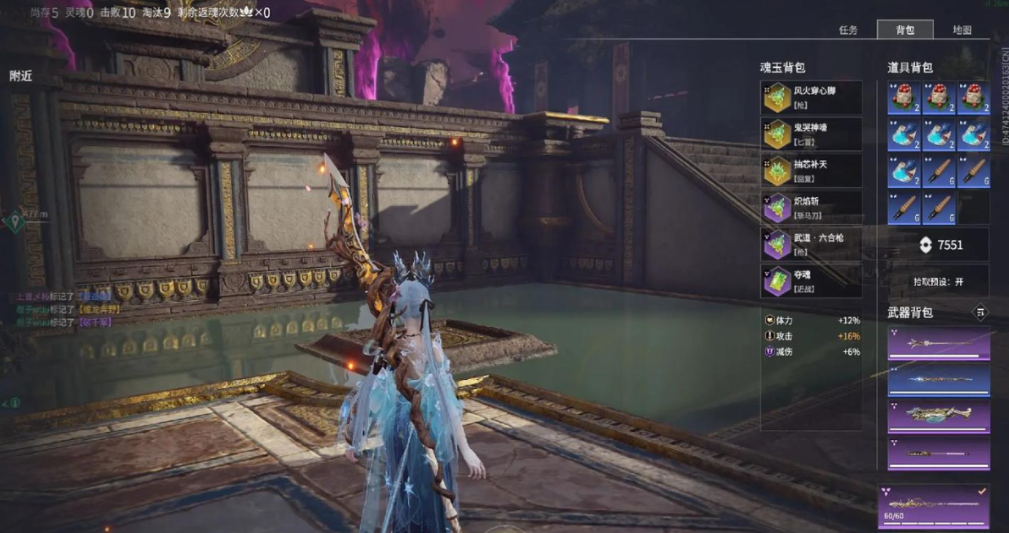
Task: Select the blue-rarity weapon in weapon bag
Action: coord(938,380)
